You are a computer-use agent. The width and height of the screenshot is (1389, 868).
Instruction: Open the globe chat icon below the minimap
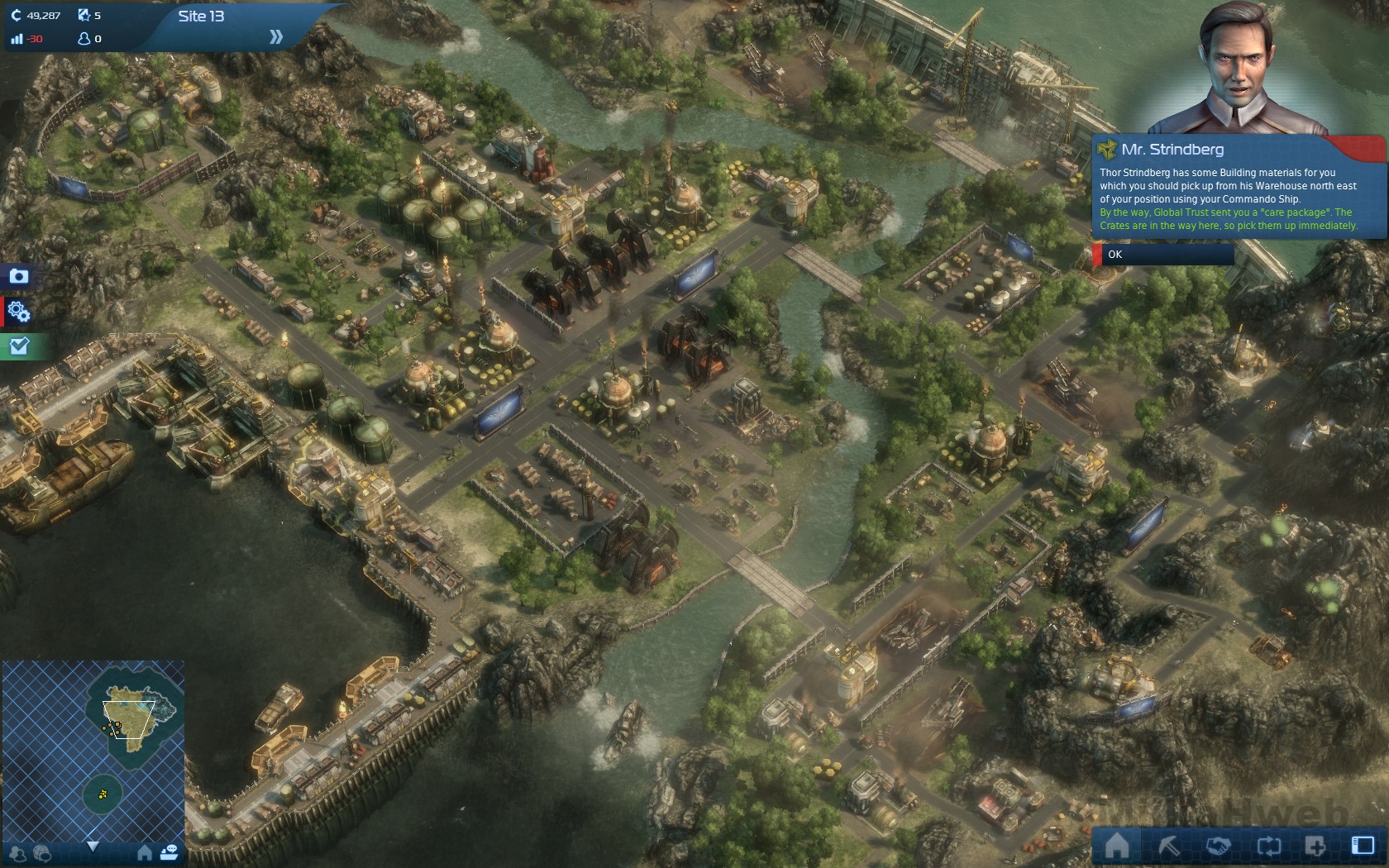pos(41,853)
